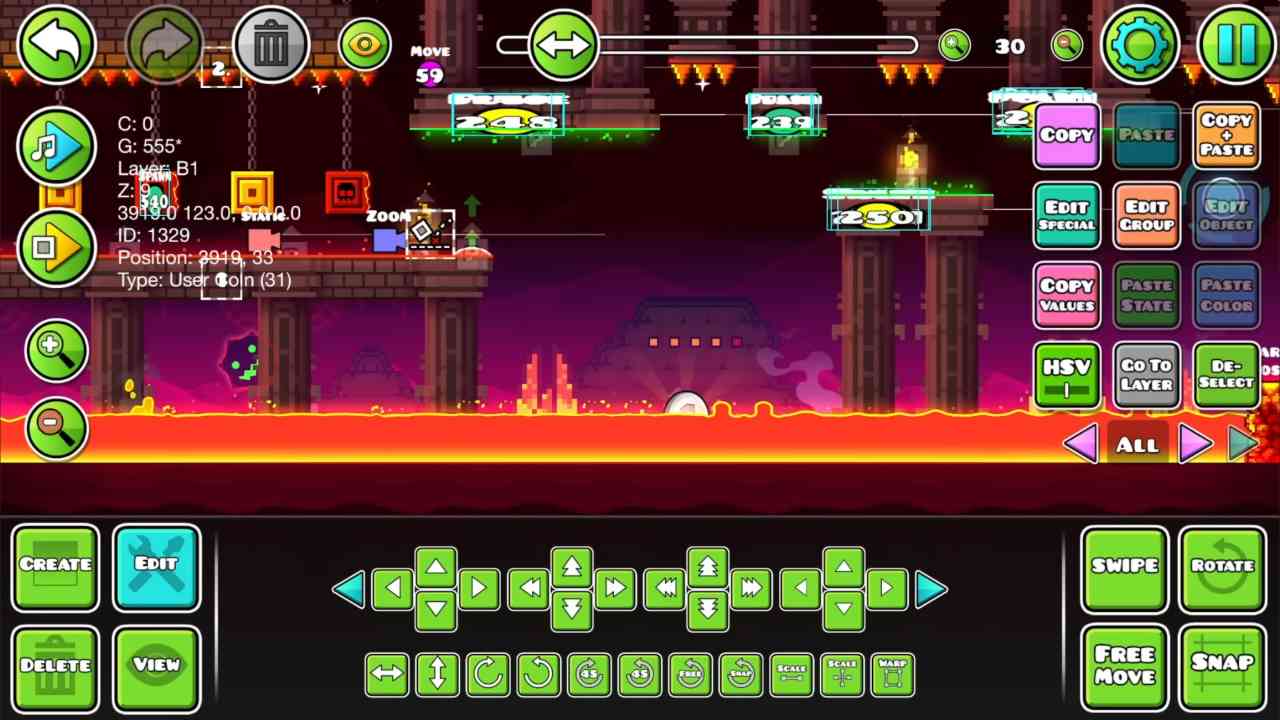The height and width of the screenshot is (720, 1280).
Task: Open the editor settings gear
Action: tap(1139, 43)
